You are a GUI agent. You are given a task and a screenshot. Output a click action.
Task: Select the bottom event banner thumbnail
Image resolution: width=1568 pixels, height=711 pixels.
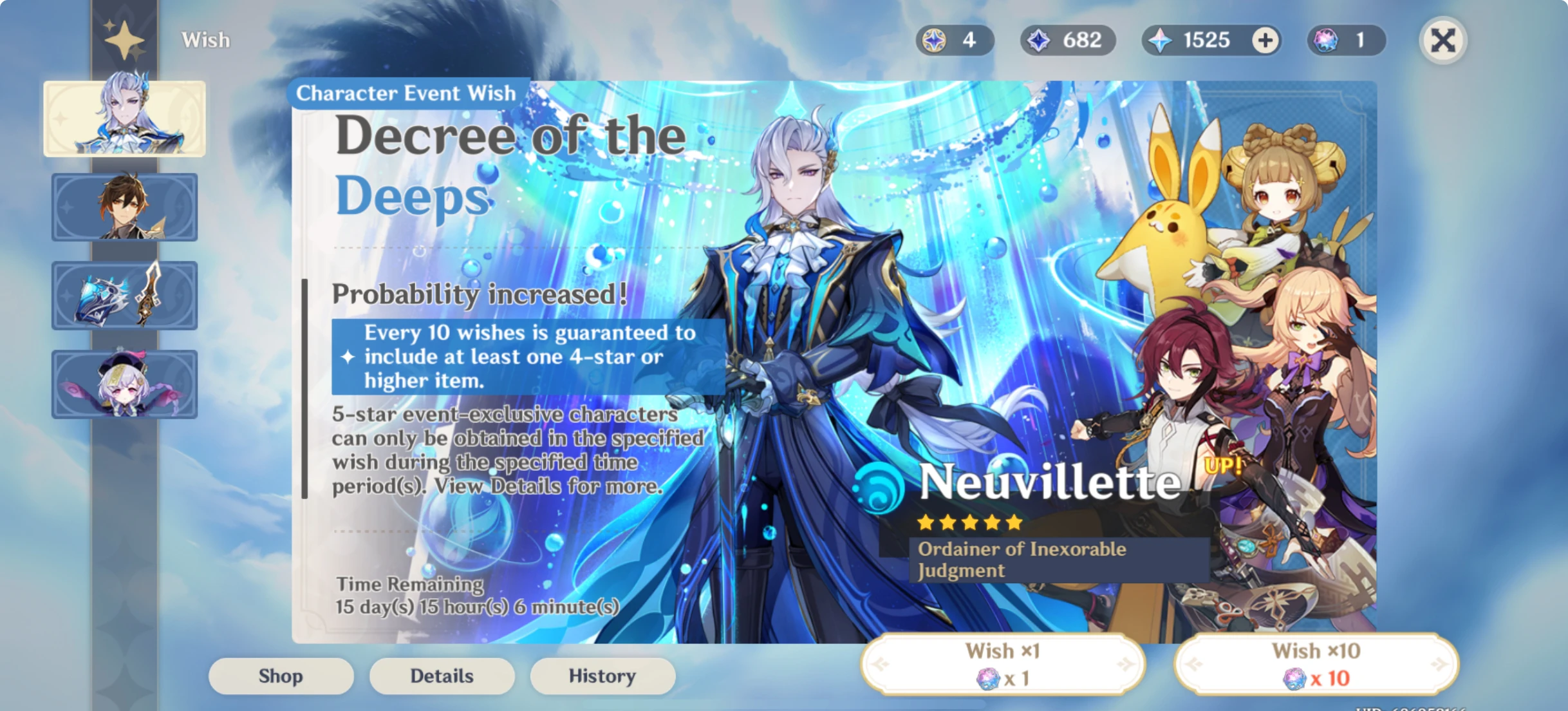coord(124,385)
